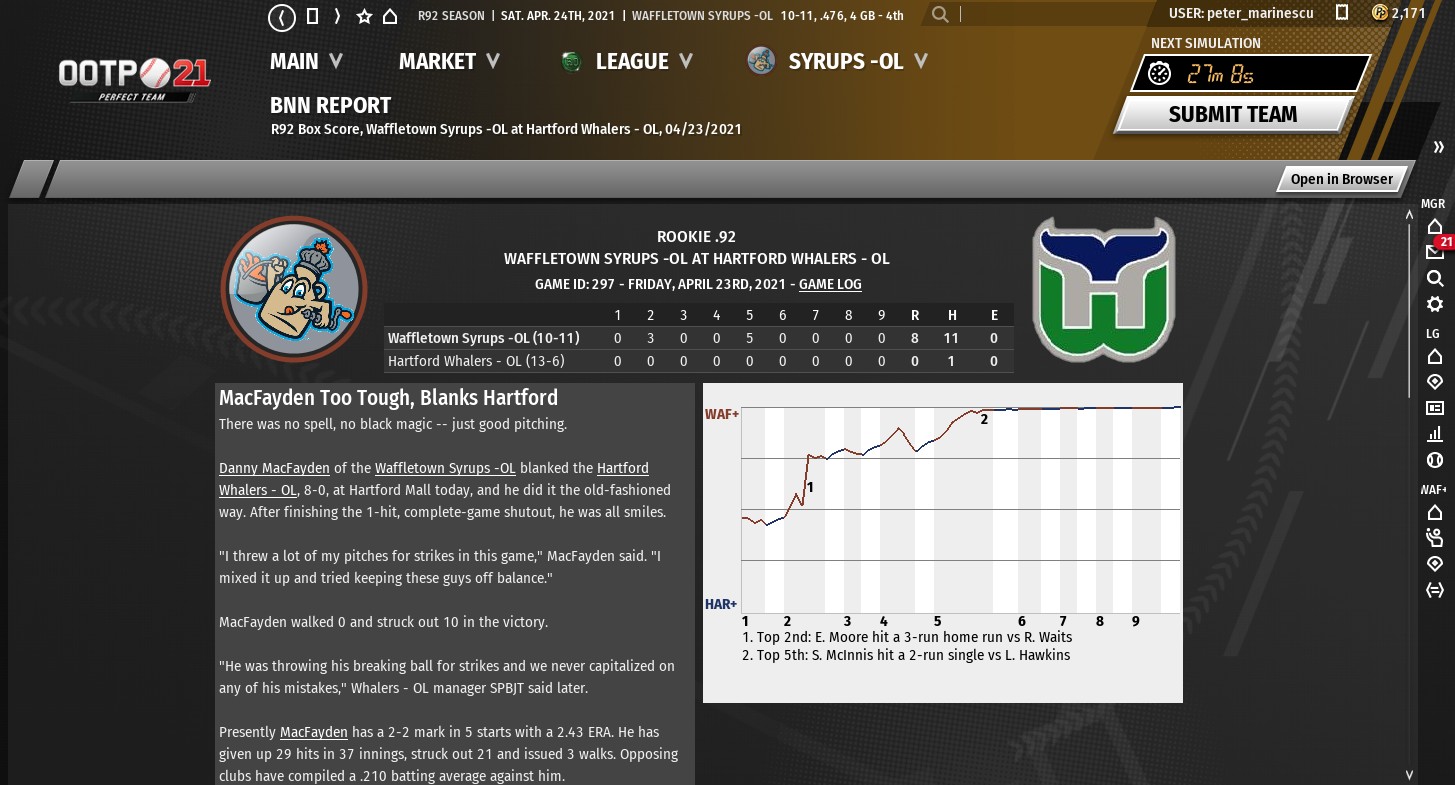This screenshot has height=785, width=1455.
Task: Click the magnifying glass in the top search bar
Action: click(940, 15)
